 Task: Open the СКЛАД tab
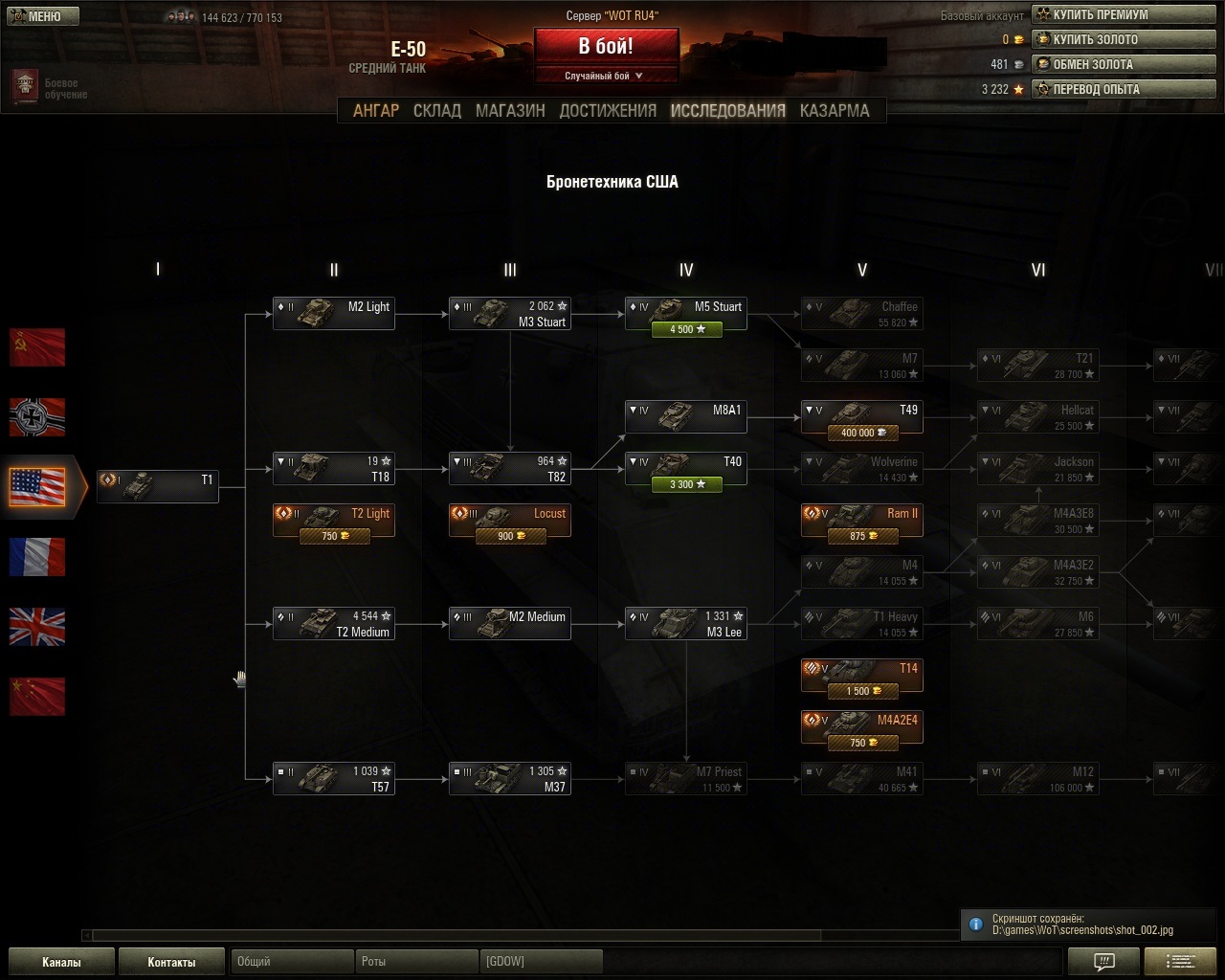click(437, 111)
